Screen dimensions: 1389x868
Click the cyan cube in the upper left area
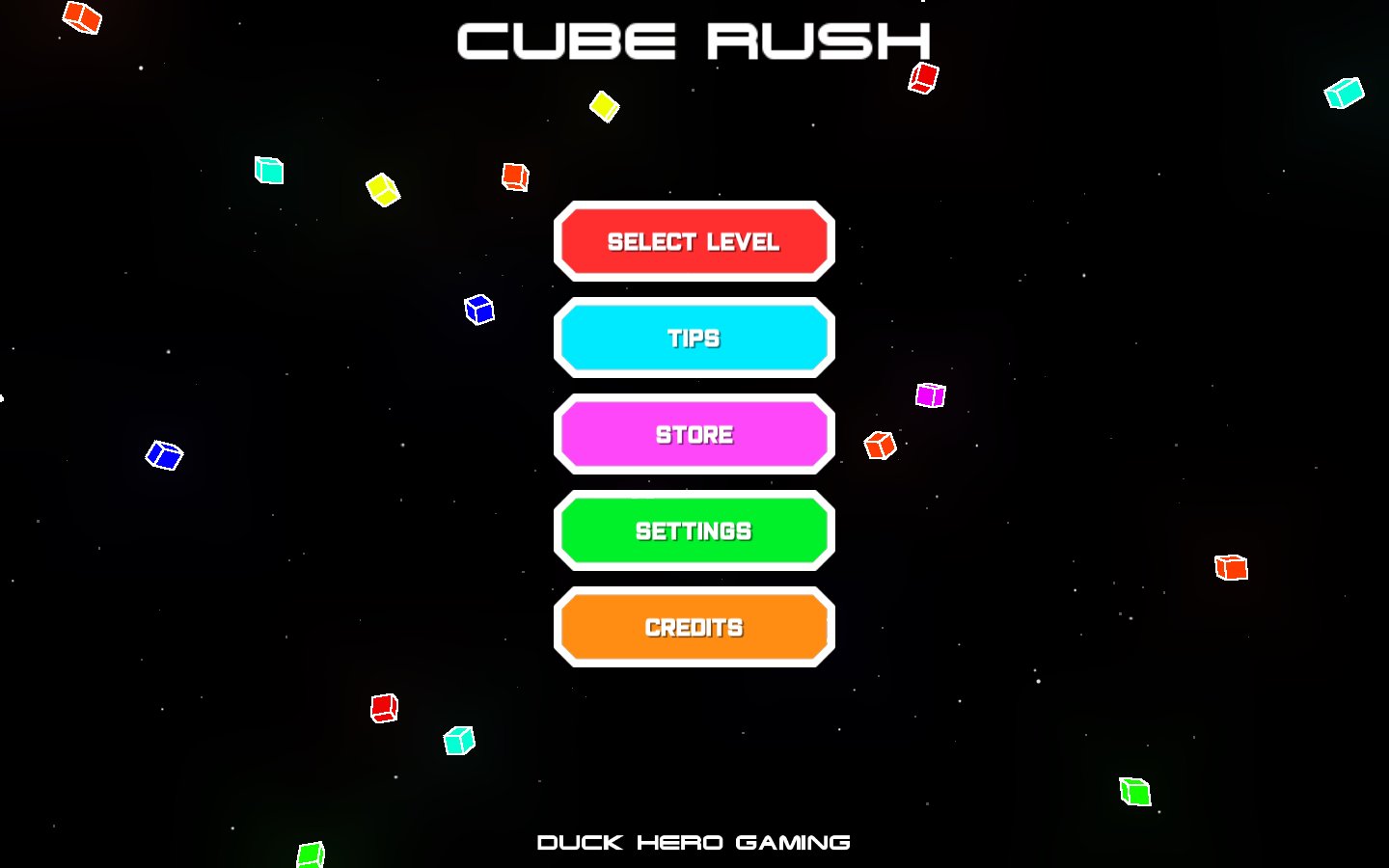[268, 170]
